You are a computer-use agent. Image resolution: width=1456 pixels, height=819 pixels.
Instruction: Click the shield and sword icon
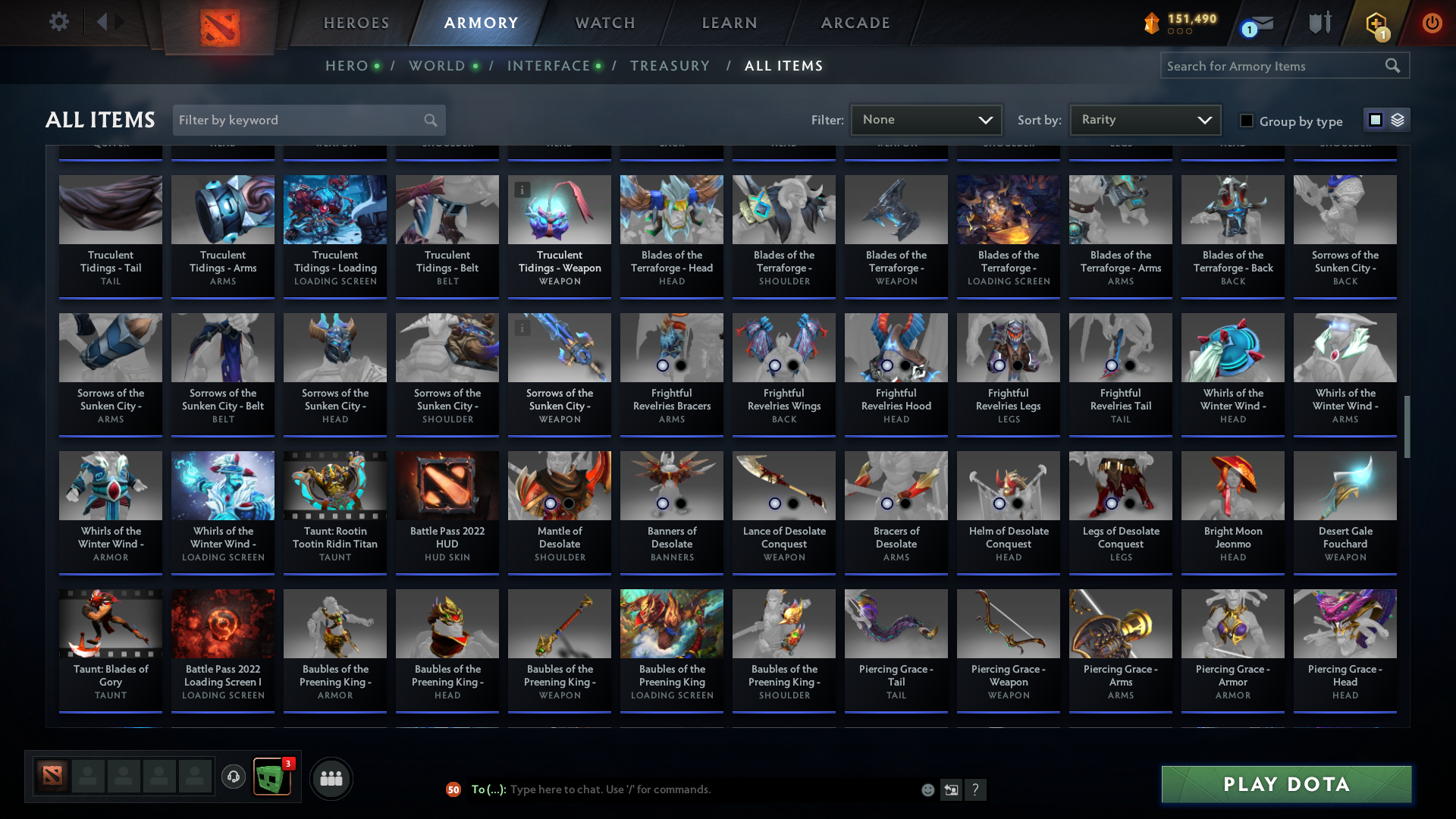tap(1319, 23)
